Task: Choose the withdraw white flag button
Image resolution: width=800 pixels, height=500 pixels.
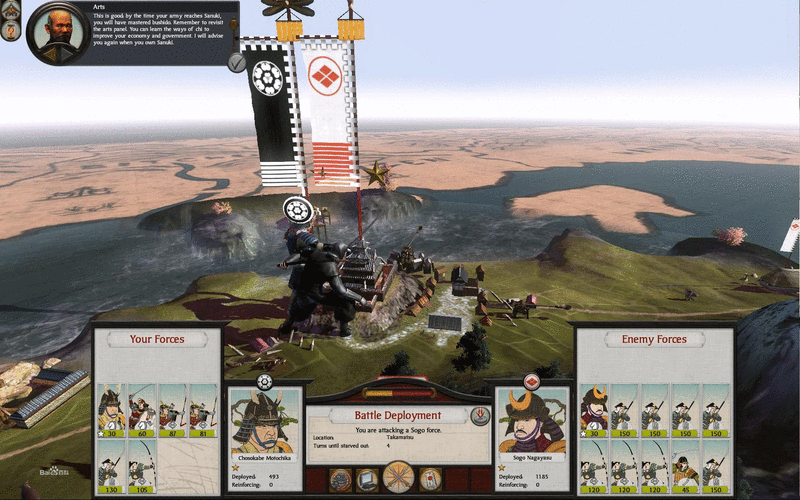Action: coord(431,481)
